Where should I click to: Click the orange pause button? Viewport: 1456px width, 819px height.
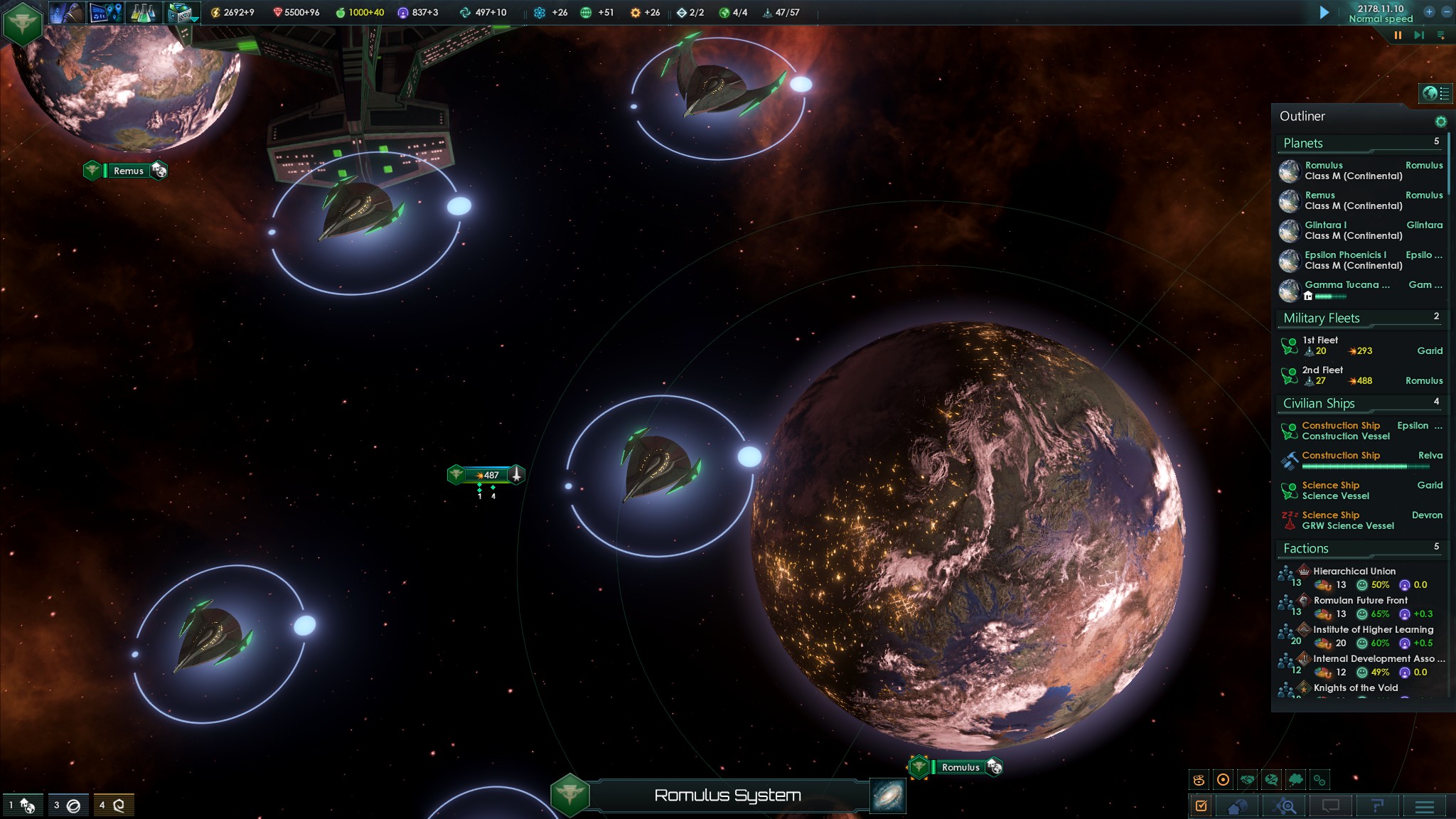click(1398, 35)
